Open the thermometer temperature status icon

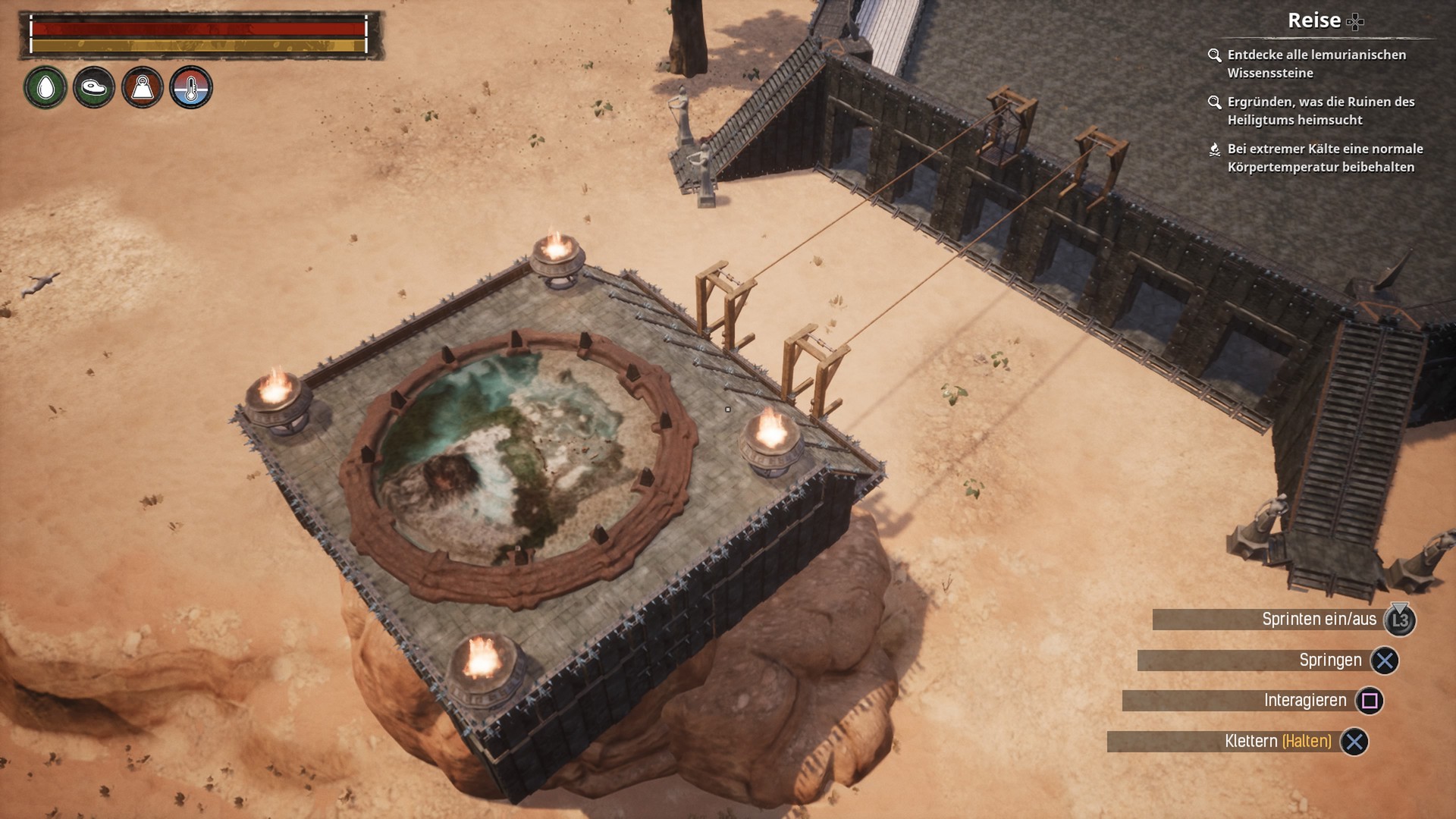191,88
